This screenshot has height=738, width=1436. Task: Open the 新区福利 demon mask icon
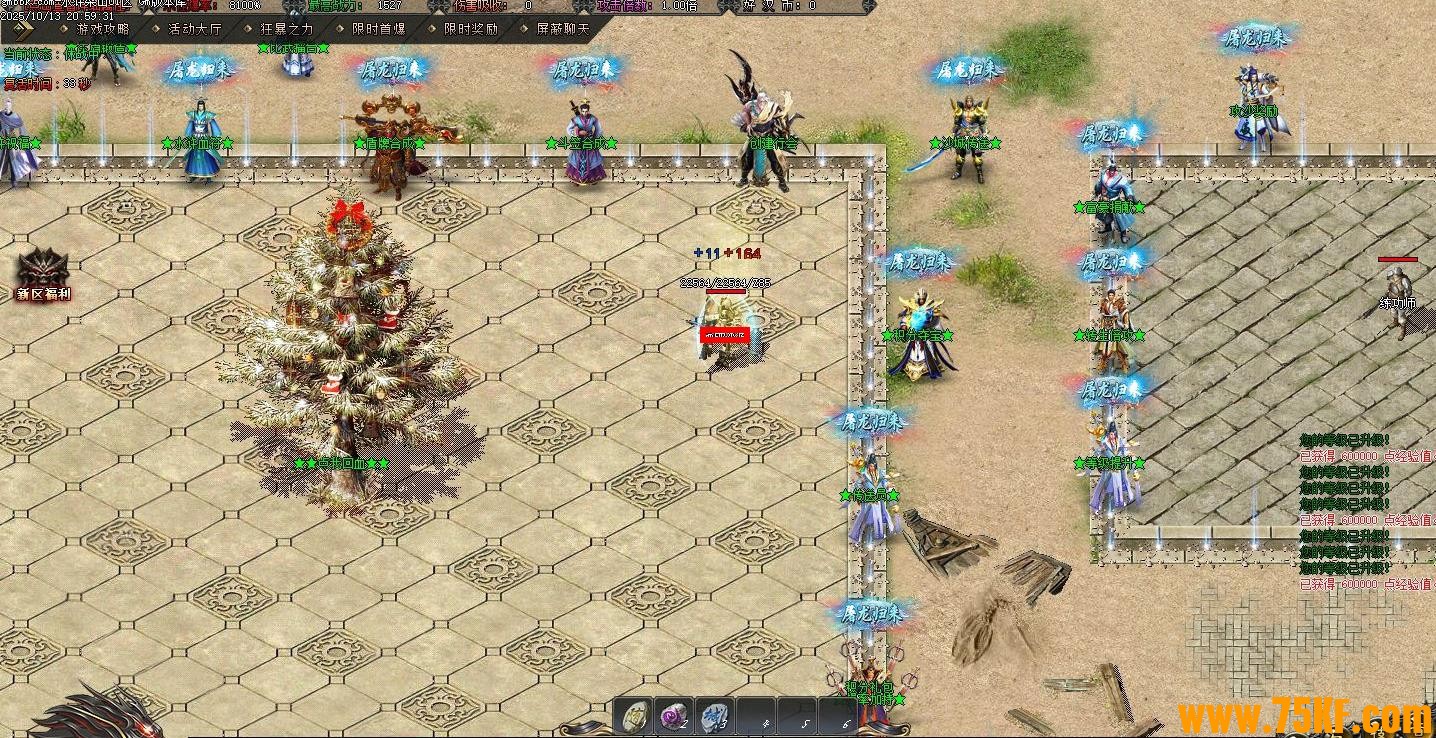[x=43, y=272]
